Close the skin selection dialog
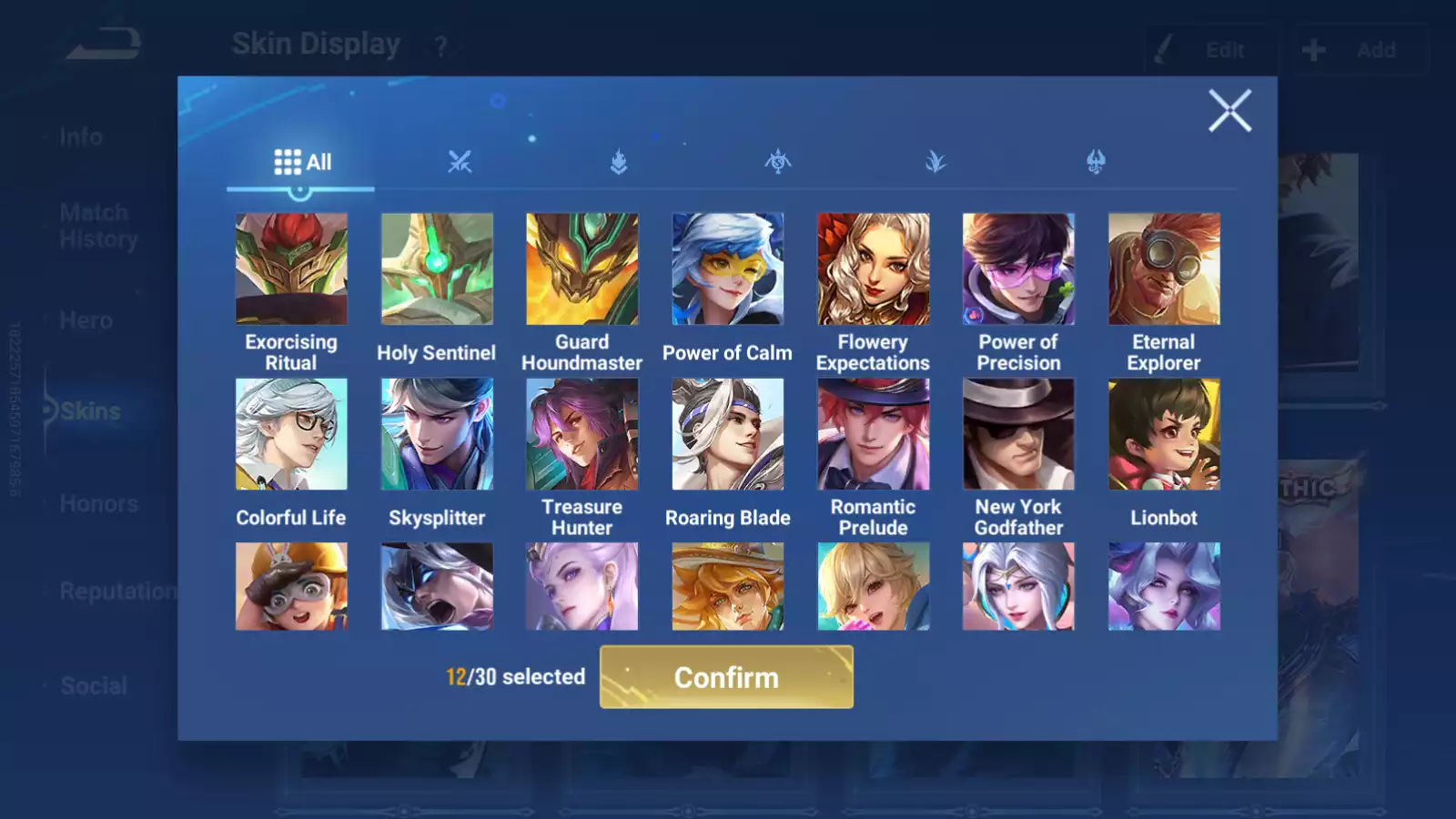1456x819 pixels. point(1230,111)
